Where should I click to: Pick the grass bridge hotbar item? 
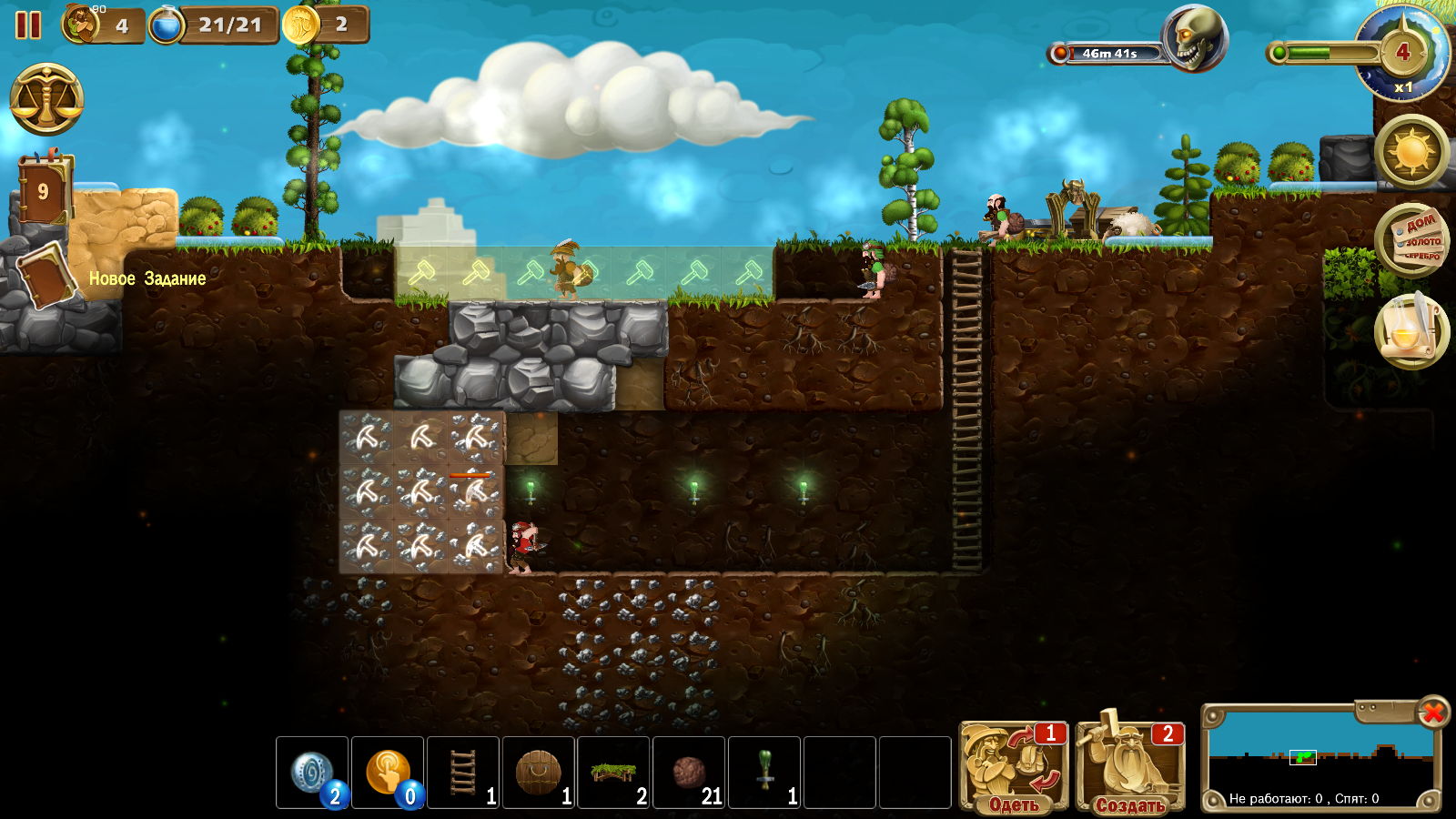614,773
